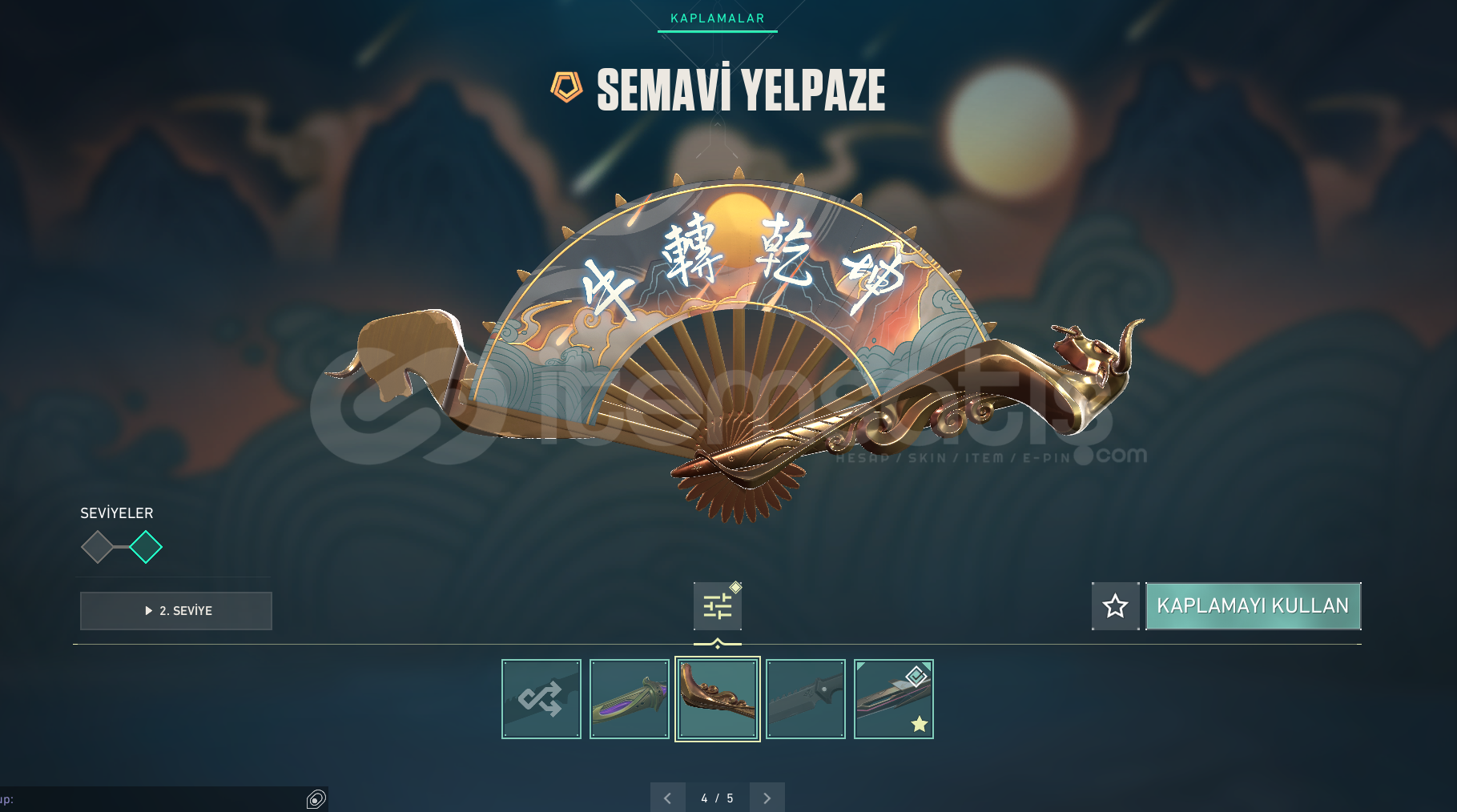
Task: Select the first grey level diamond
Action: tap(97, 547)
